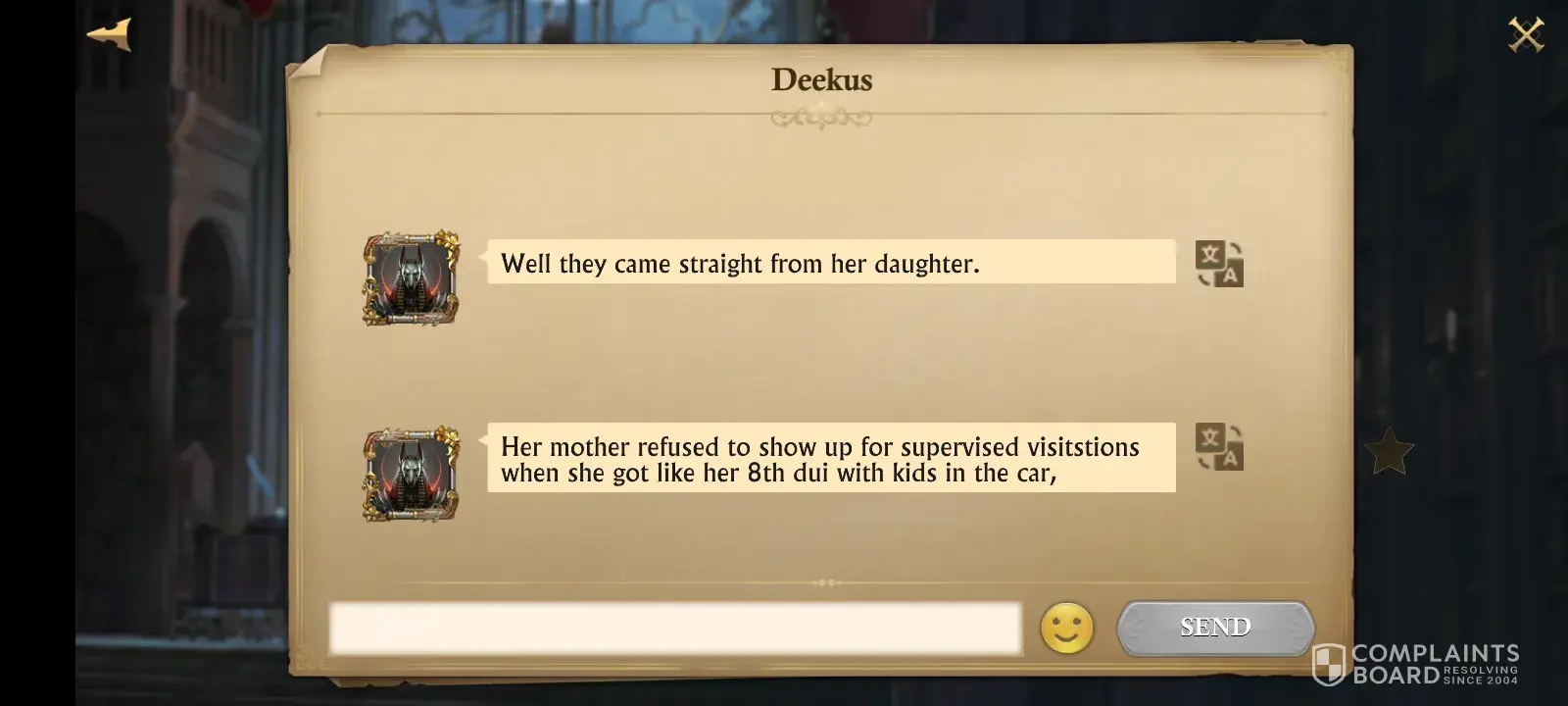This screenshot has width=1568, height=706.
Task: View avatar beside the "supervised visitstions" message
Action: 412,474
